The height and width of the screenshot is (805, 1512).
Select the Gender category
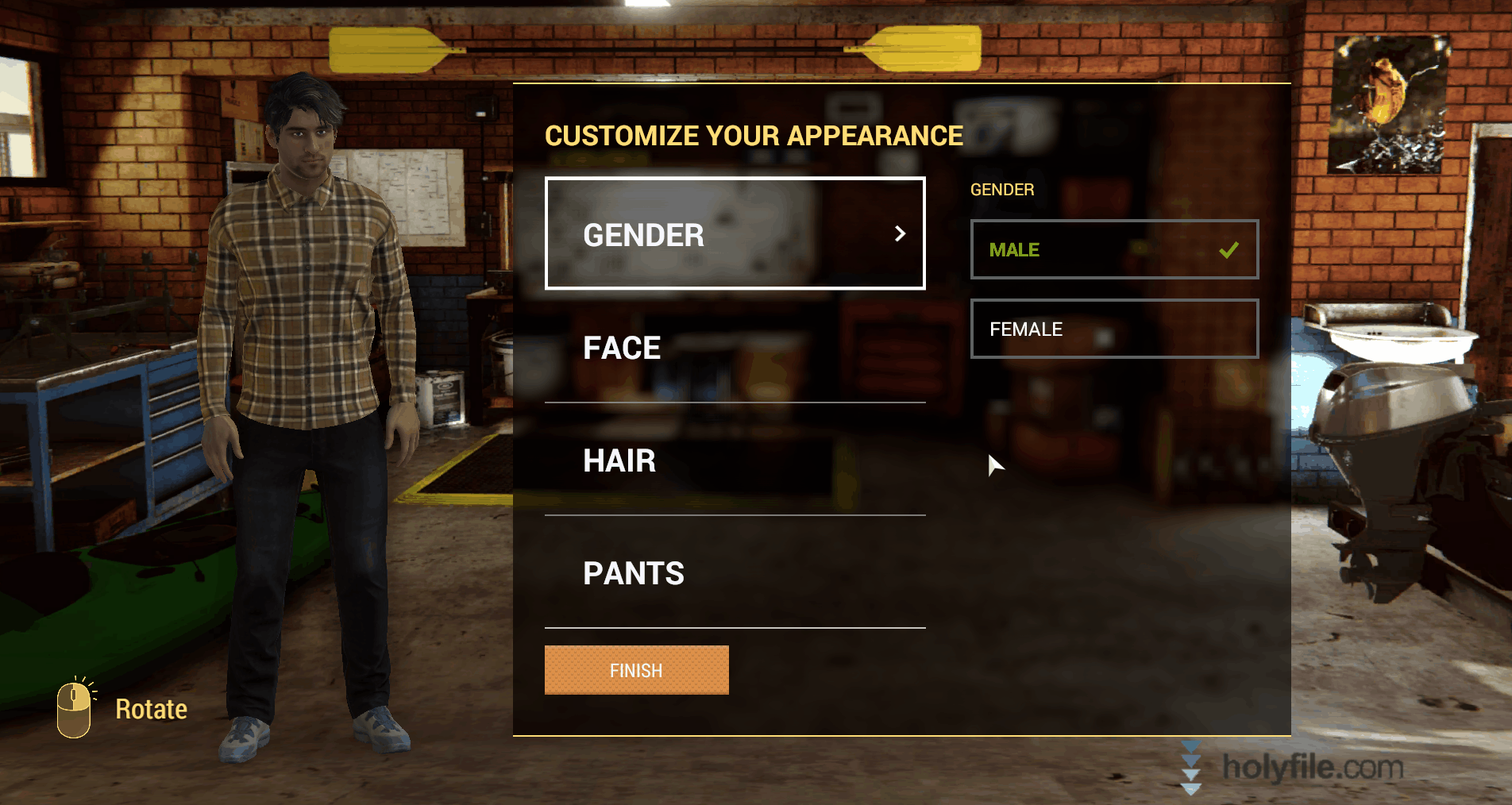(735, 233)
